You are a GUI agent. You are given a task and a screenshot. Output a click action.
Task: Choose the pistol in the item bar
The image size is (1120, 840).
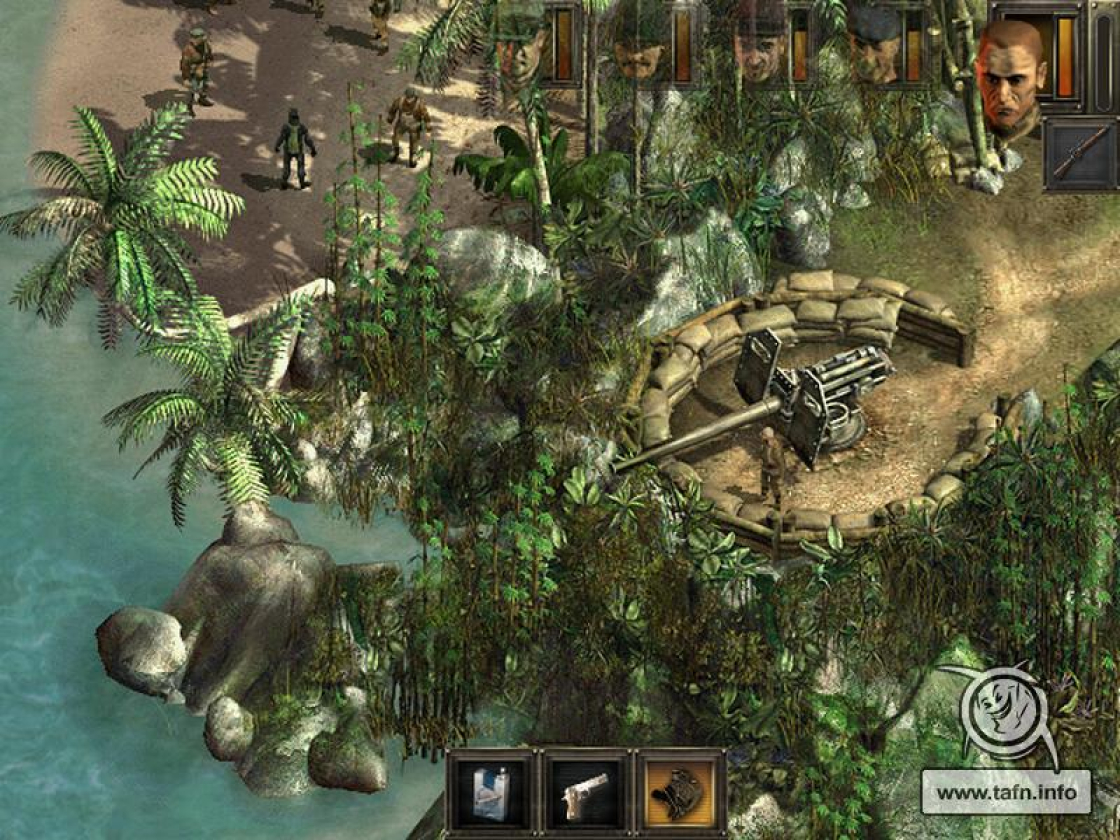click(x=585, y=792)
